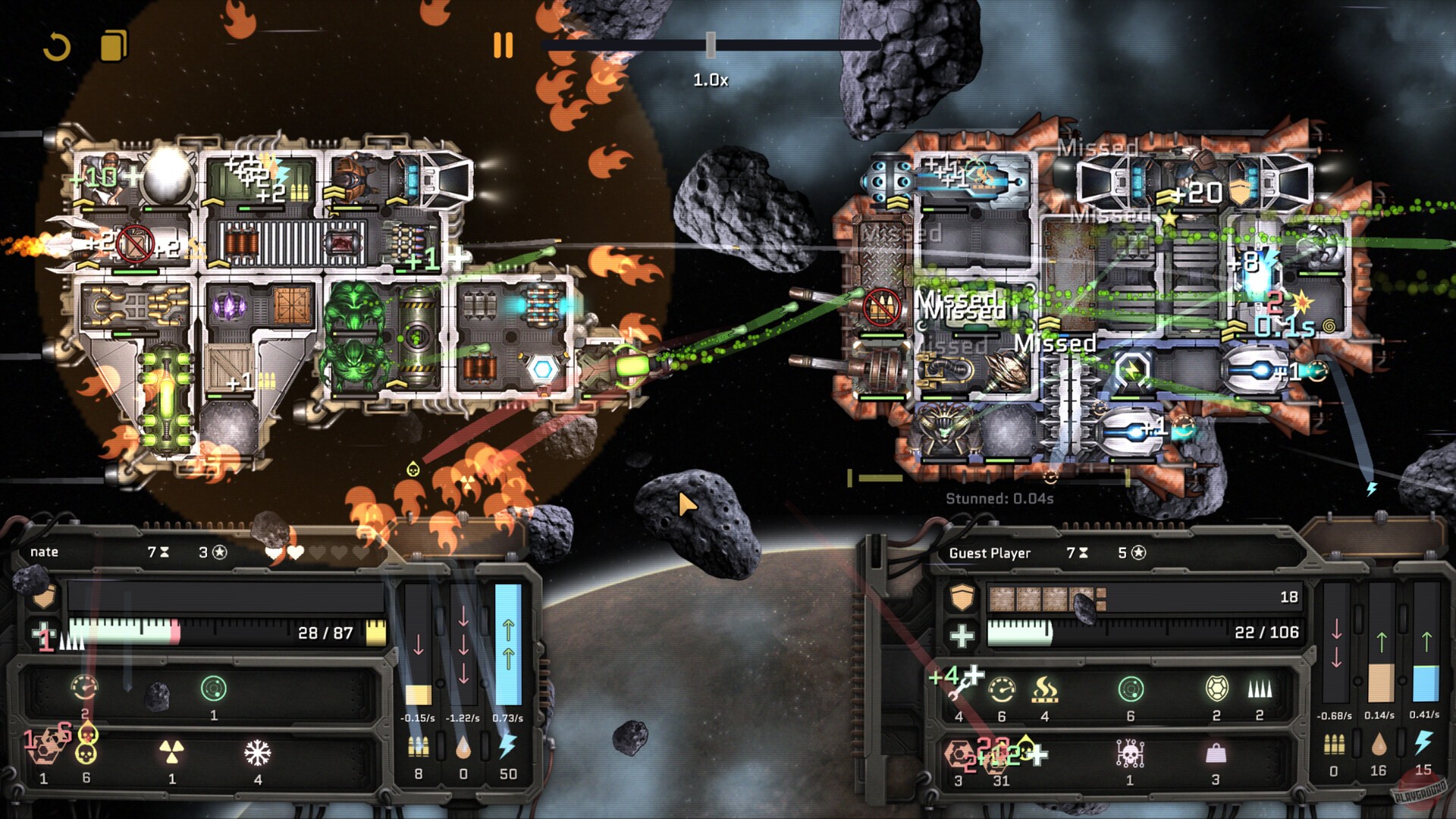
Task: Click the ammo bullets icon in nate's panel
Action: pos(419,748)
